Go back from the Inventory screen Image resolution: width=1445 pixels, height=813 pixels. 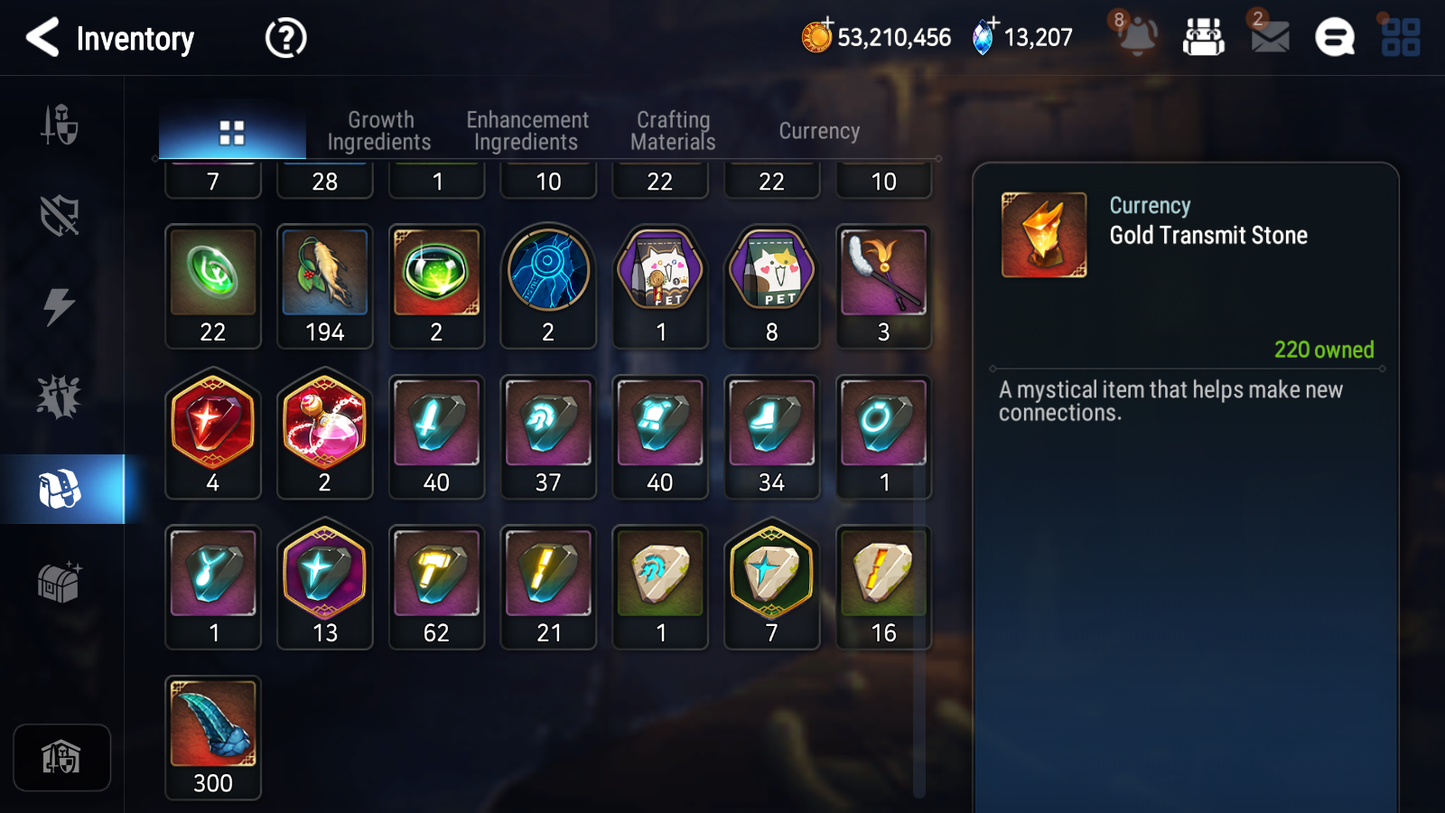click(x=42, y=38)
